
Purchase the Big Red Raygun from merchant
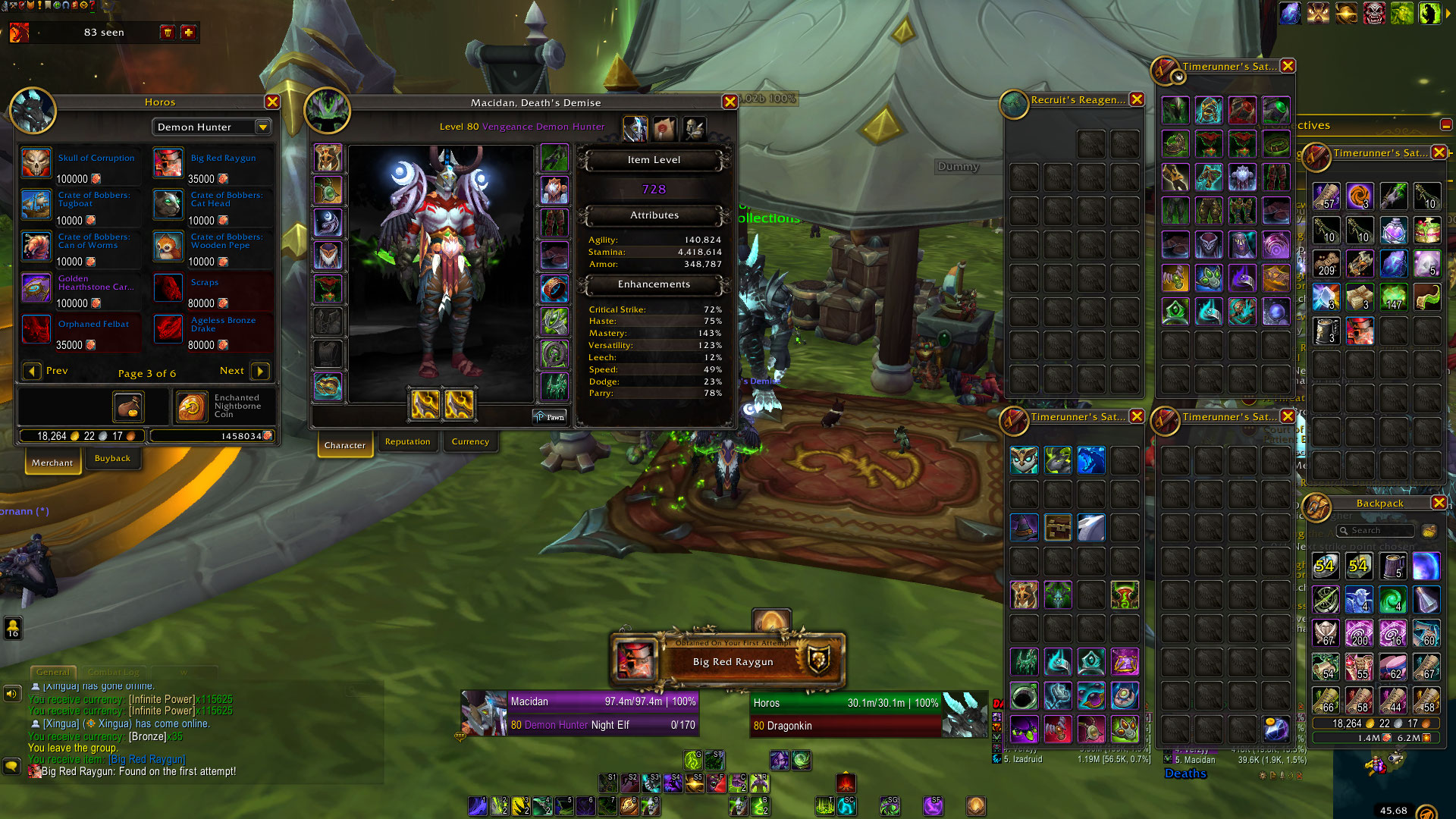coord(168,164)
